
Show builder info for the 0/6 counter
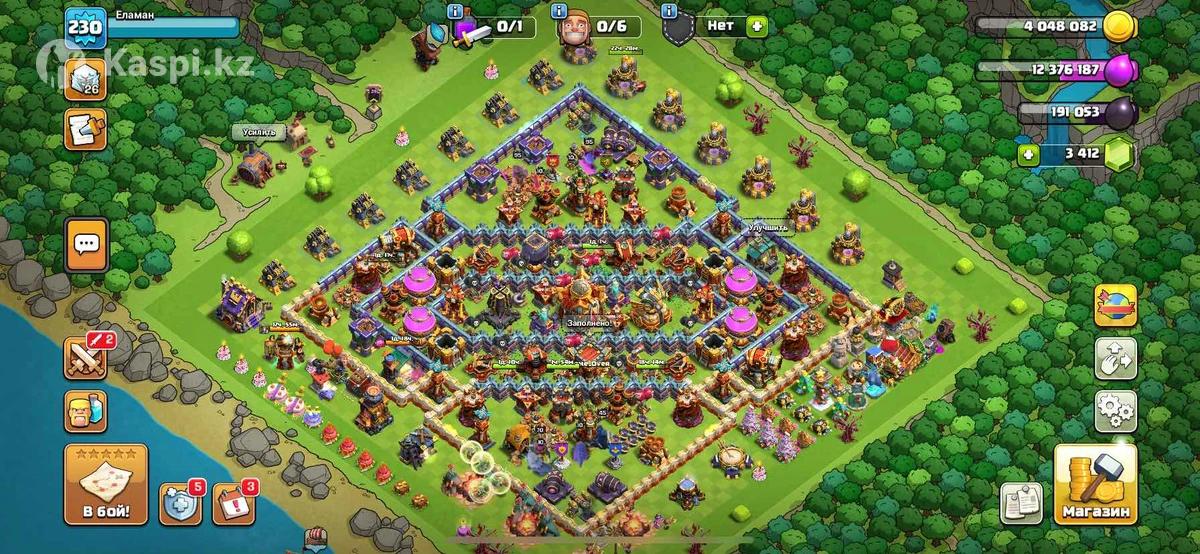(557, 12)
